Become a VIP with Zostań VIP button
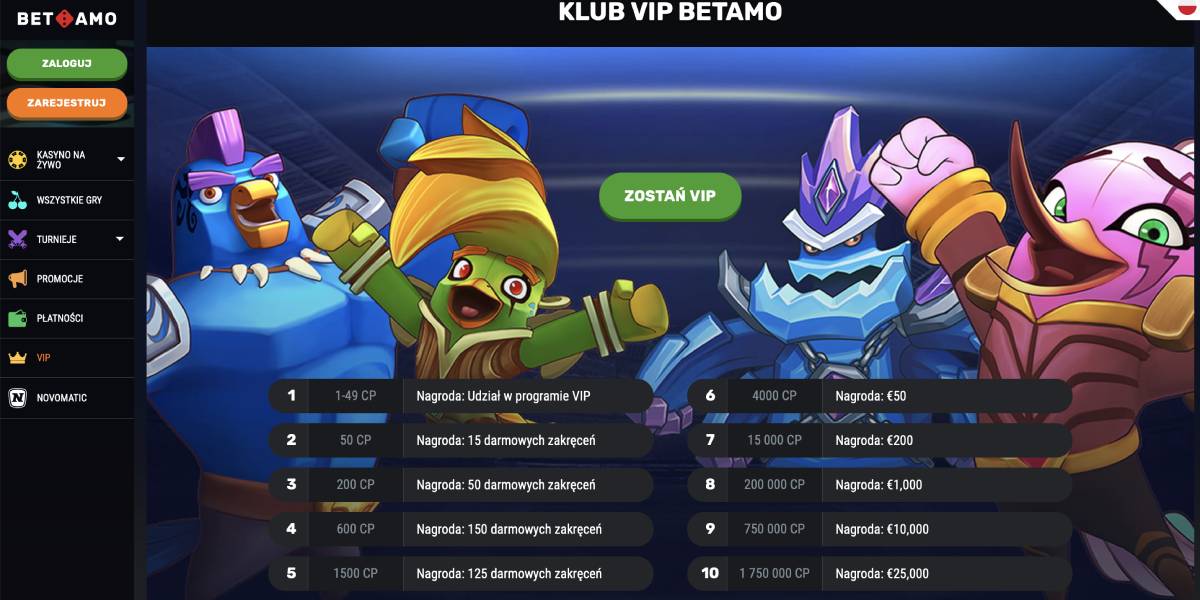This screenshot has width=1200, height=600. tap(670, 196)
